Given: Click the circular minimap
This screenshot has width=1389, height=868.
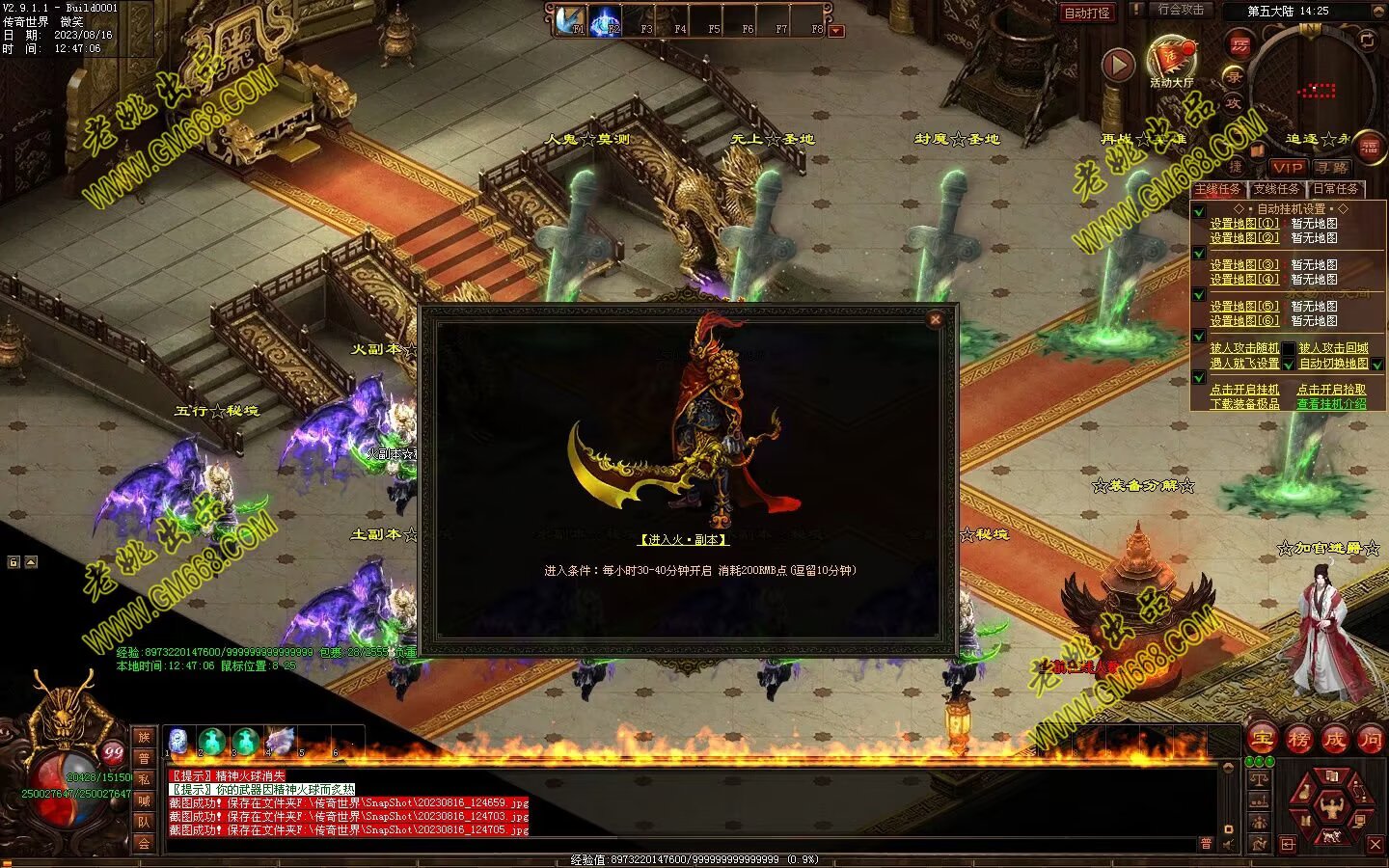Looking at the screenshot, I should pyautogui.click(x=1314, y=85).
